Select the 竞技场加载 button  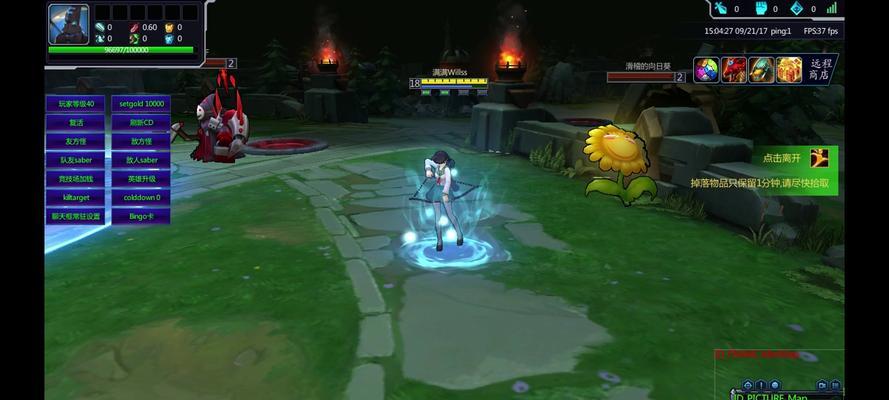[x=76, y=178]
